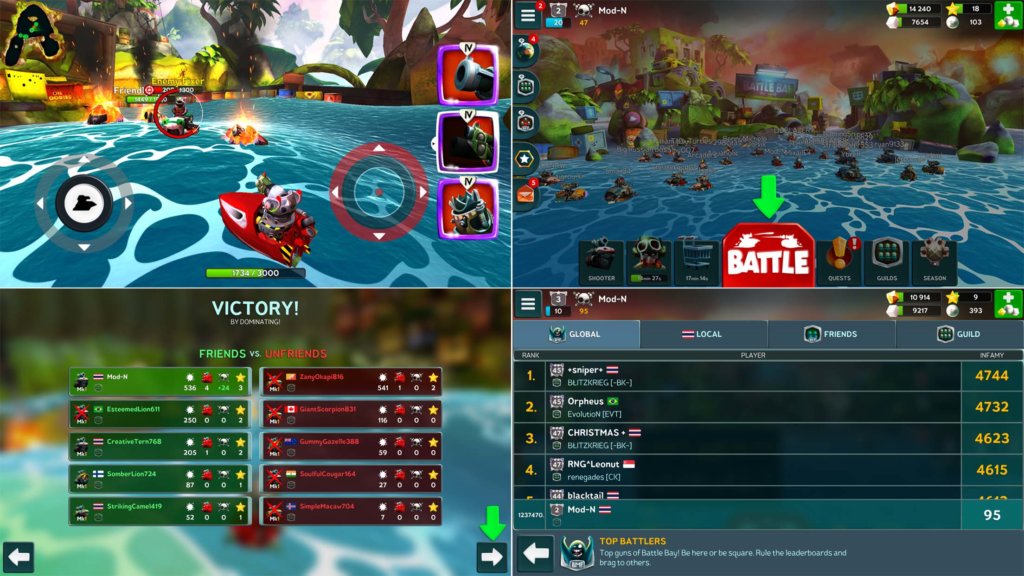Screen dimensions: 1024x576
Task: Open the envelope mail icon
Action: (527, 195)
